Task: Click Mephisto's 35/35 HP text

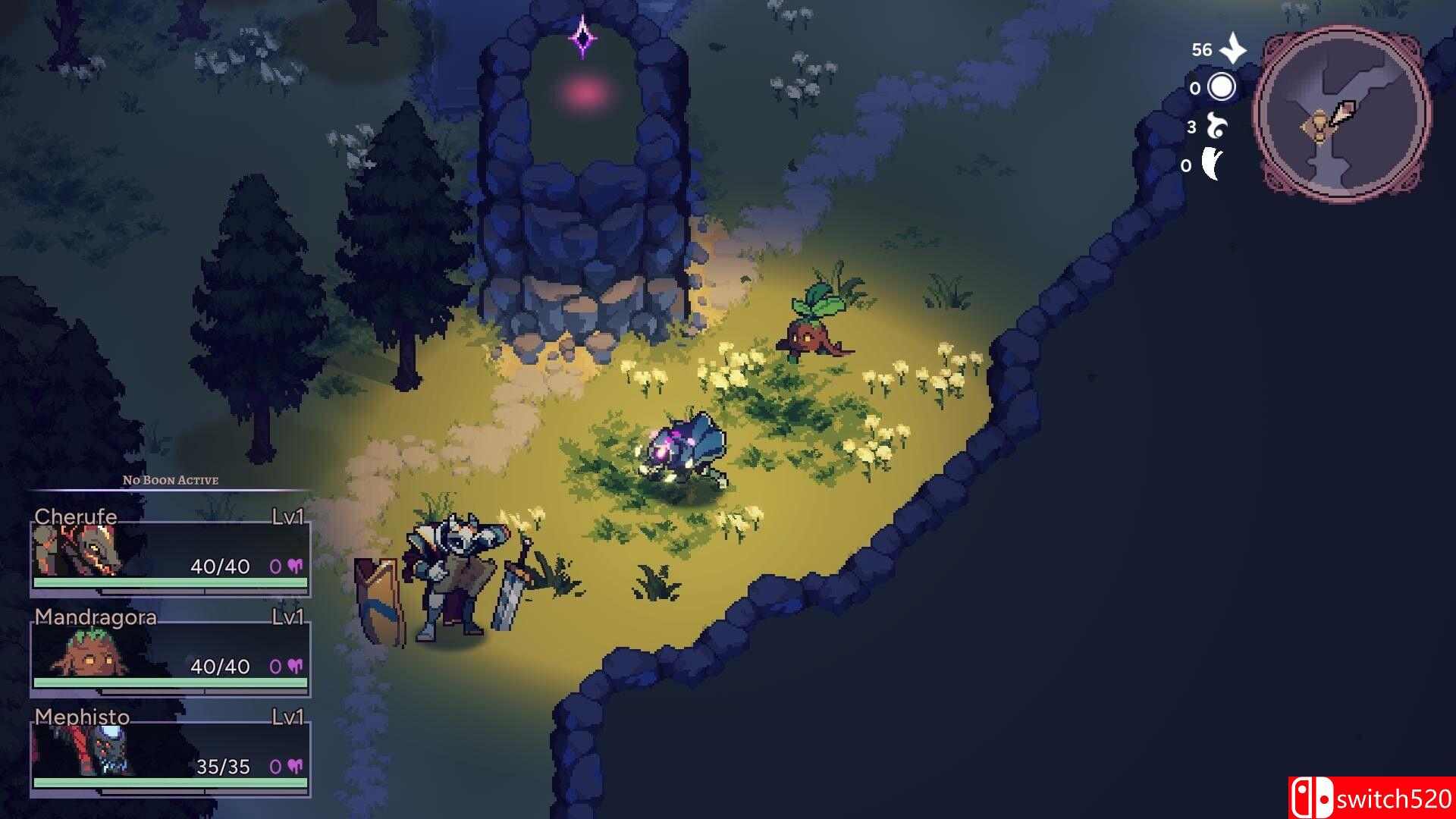Action: pyautogui.click(x=223, y=767)
